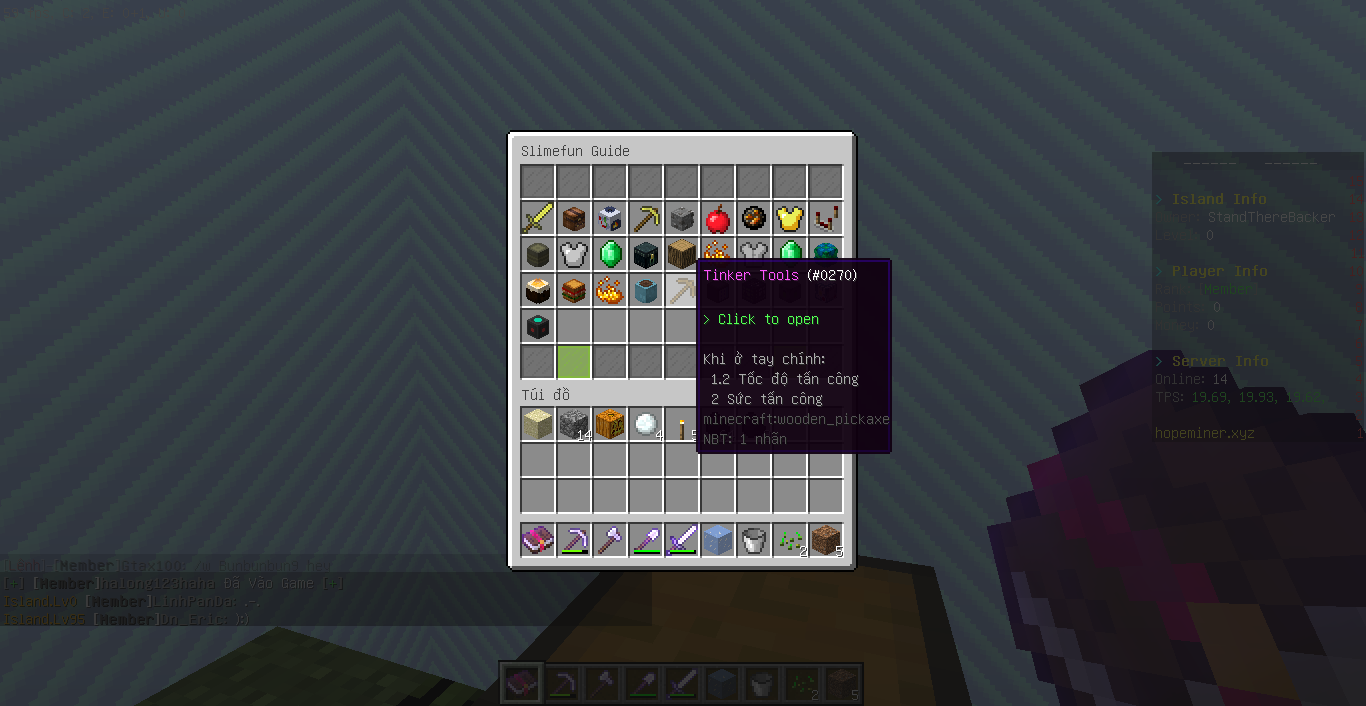Select the dirt block stack
1366x706 pixels.
pos(826,541)
